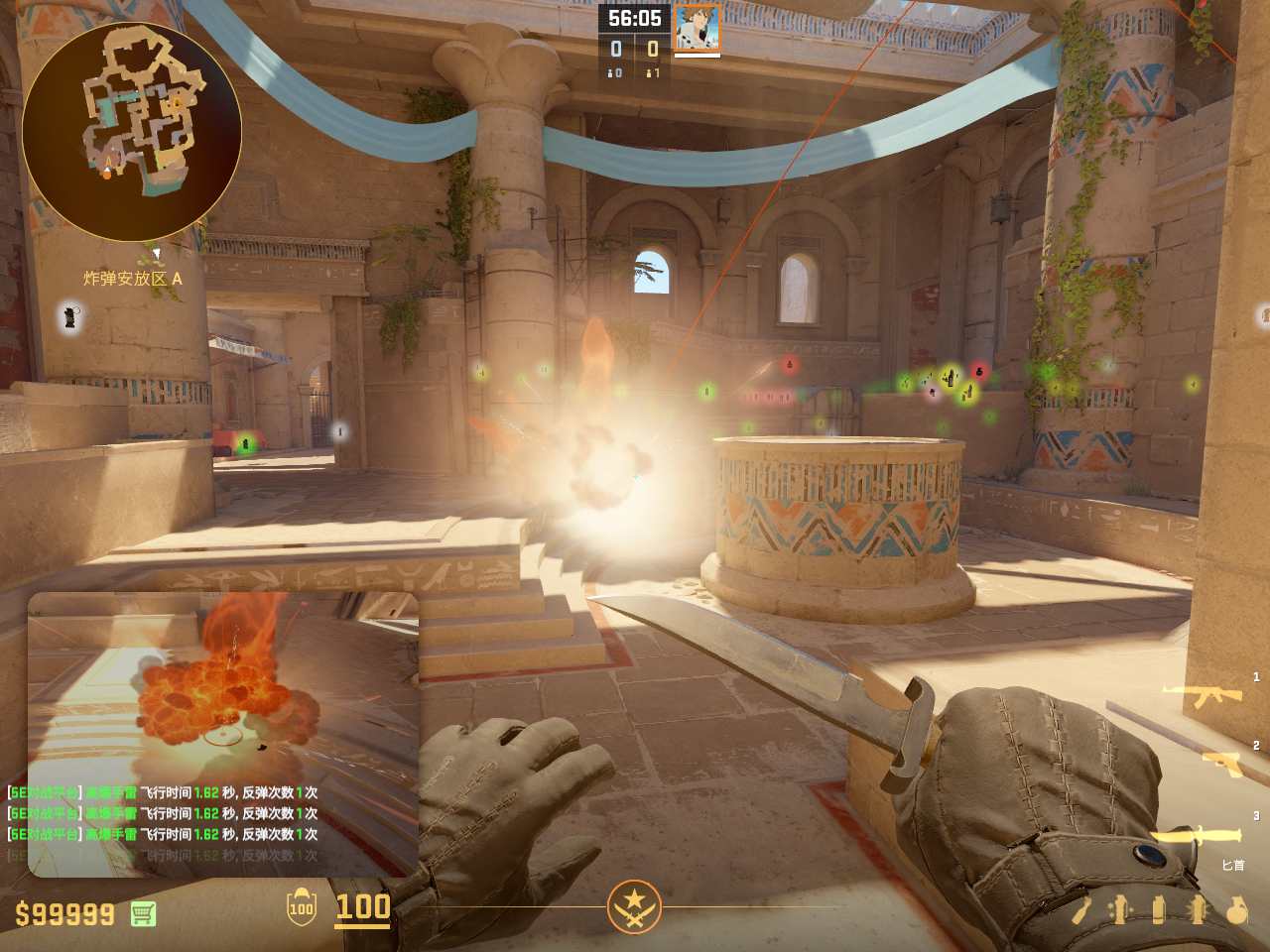The height and width of the screenshot is (952, 1270).
Task: Click the circular radar minimap
Action: (x=131, y=131)
